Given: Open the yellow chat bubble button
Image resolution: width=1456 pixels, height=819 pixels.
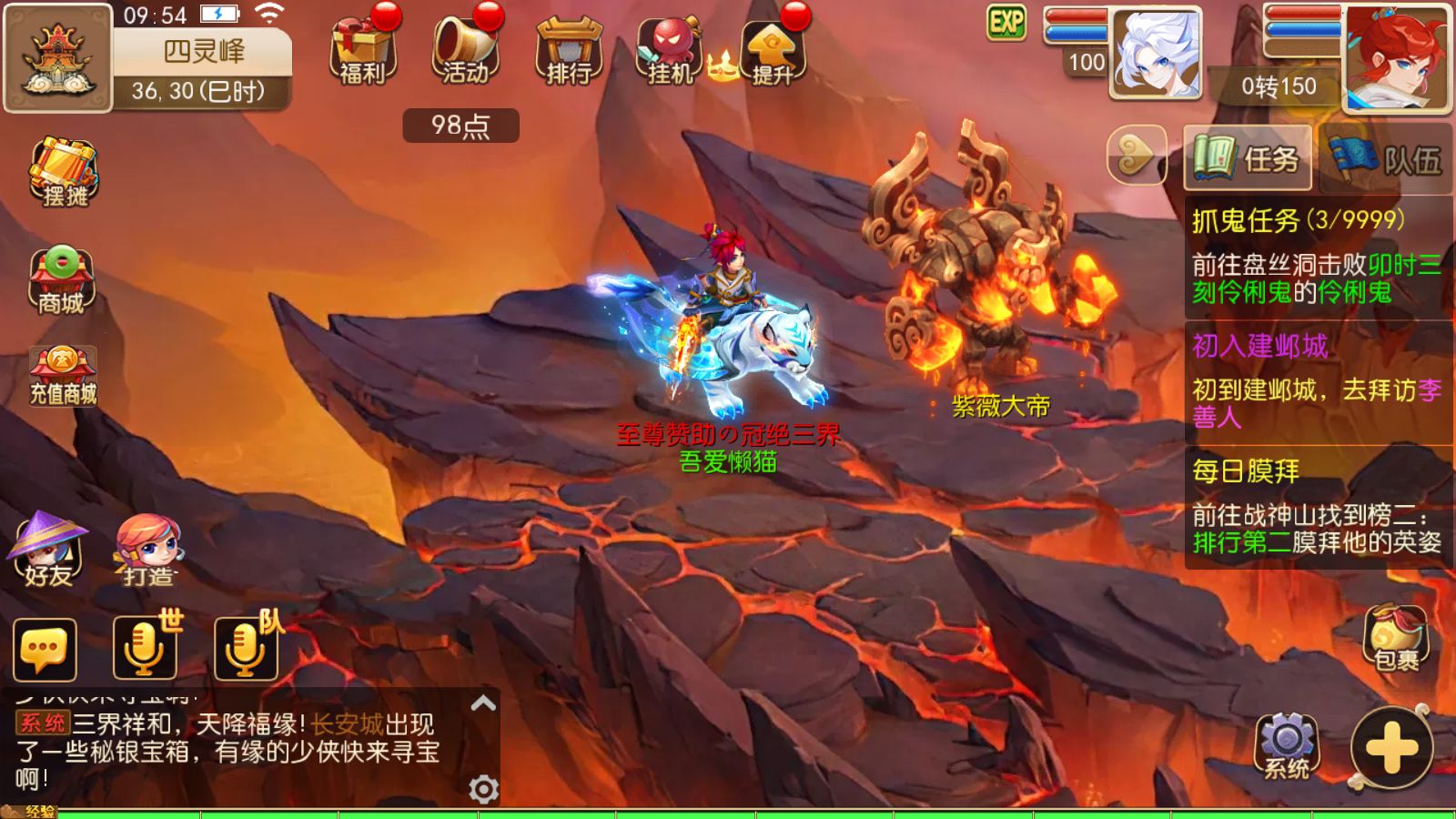Looking at the screenshot, I should tap(45, 650).
